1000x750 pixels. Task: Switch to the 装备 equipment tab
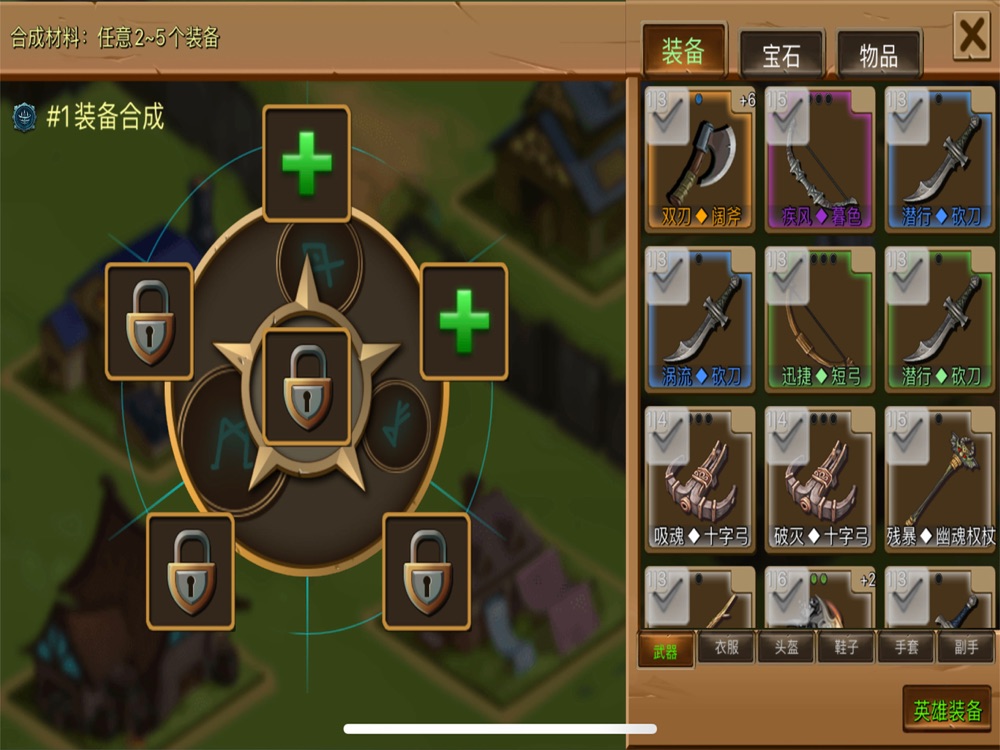point(684,53)
